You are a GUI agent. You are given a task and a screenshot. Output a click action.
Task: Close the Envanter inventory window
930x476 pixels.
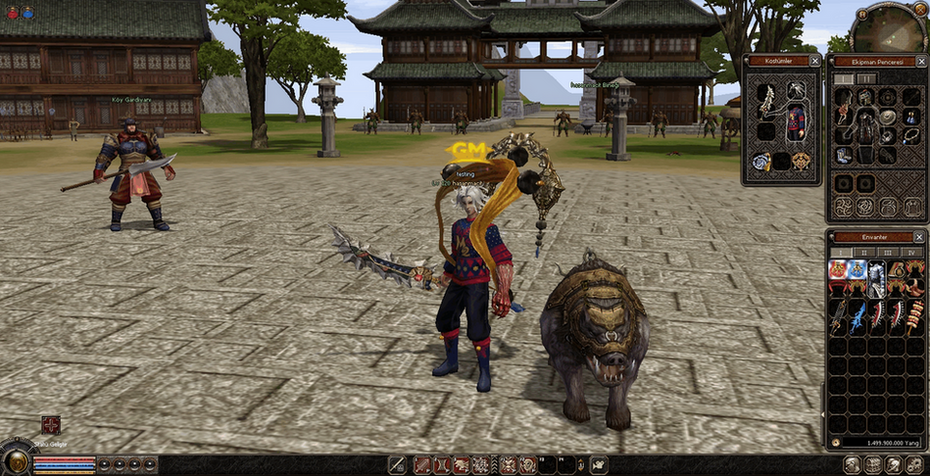click(x=919, y=237)
